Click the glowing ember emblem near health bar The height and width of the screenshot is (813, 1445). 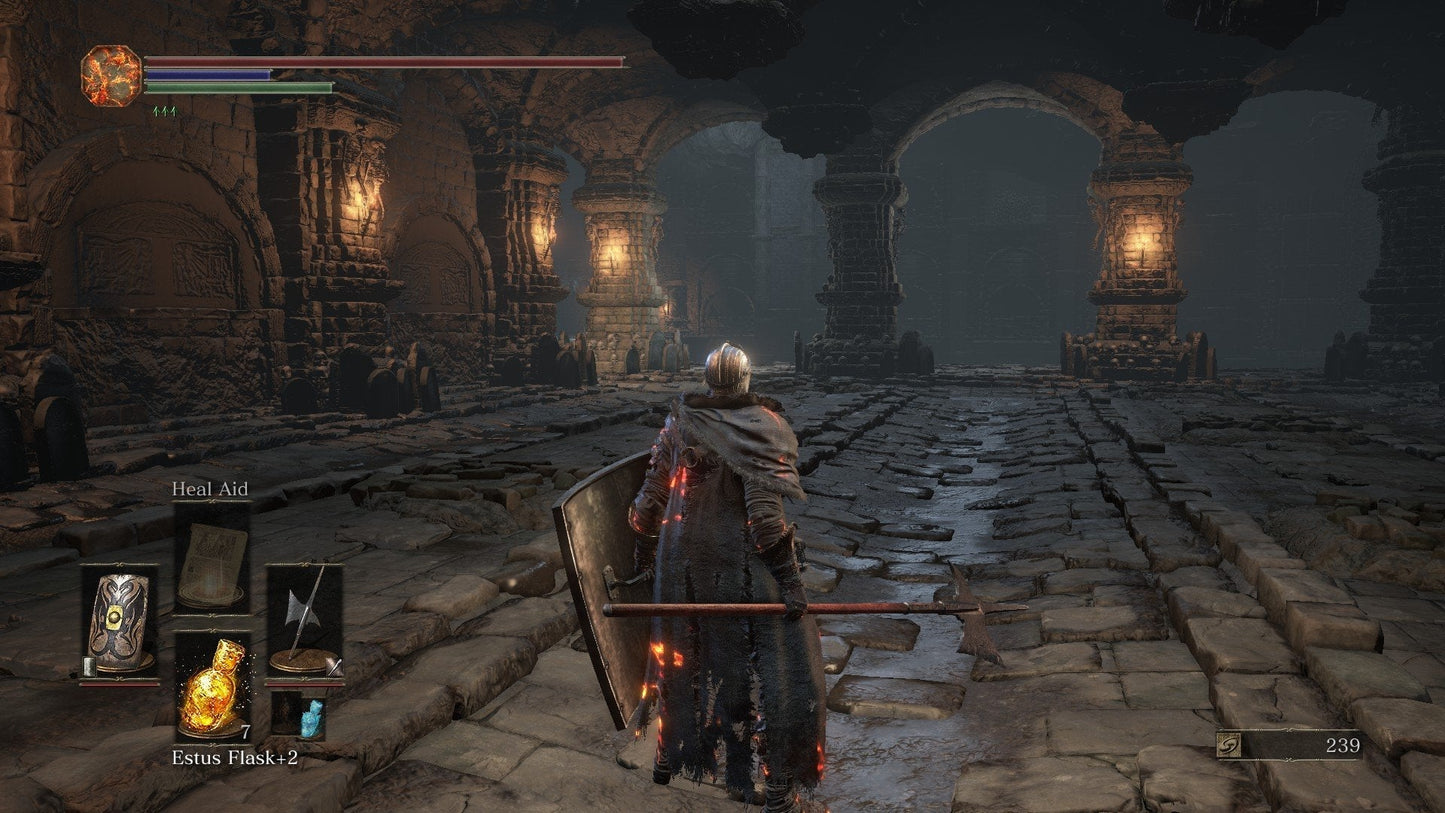click(110, 76)
